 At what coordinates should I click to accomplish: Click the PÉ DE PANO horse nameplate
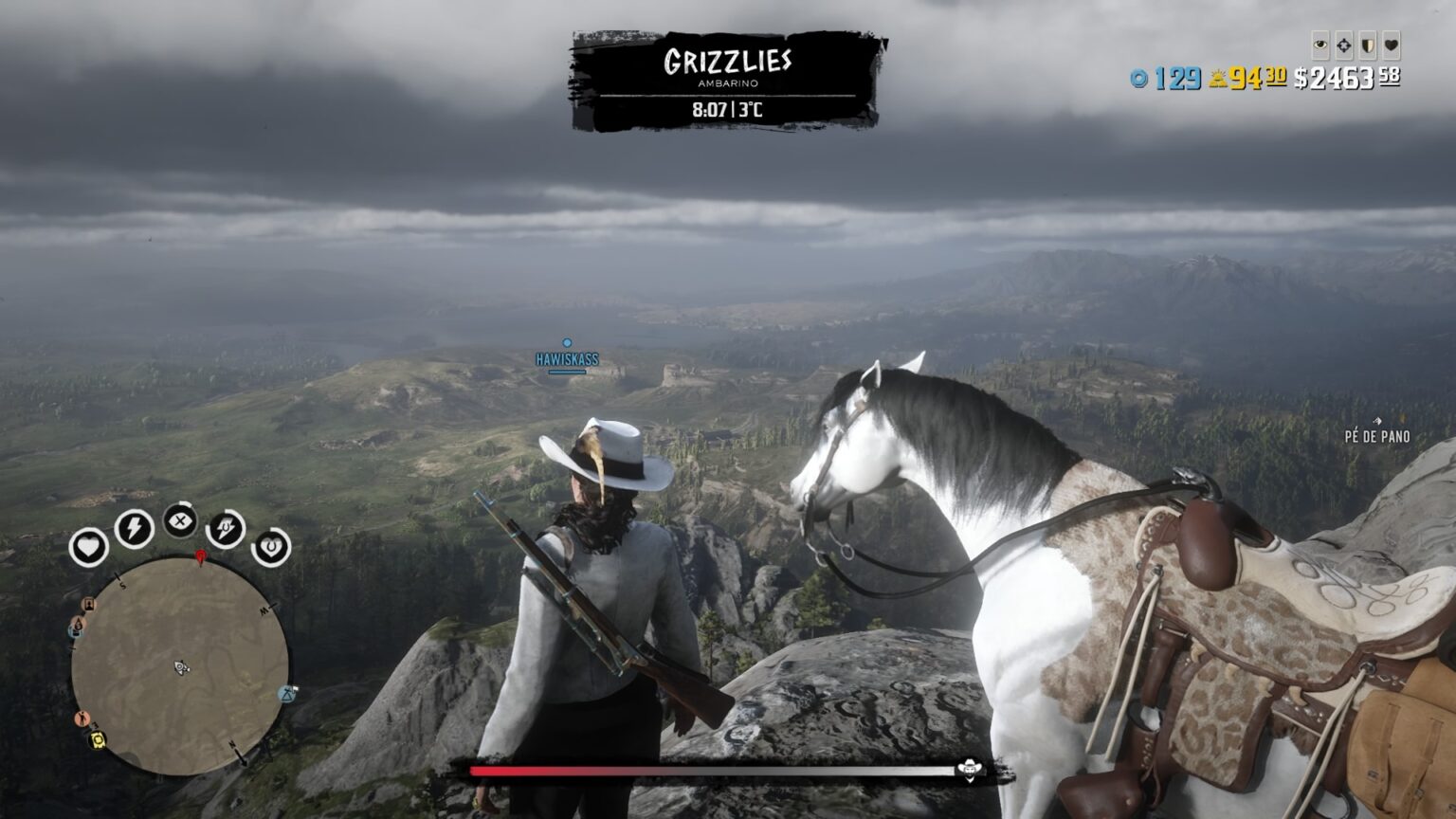1376,437
